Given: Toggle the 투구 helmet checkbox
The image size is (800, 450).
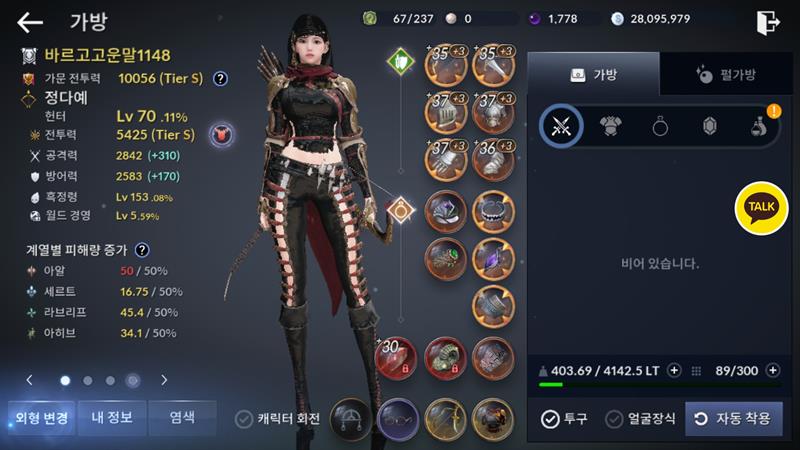Looking at the screenshot, I should click(x=564, y=419).
